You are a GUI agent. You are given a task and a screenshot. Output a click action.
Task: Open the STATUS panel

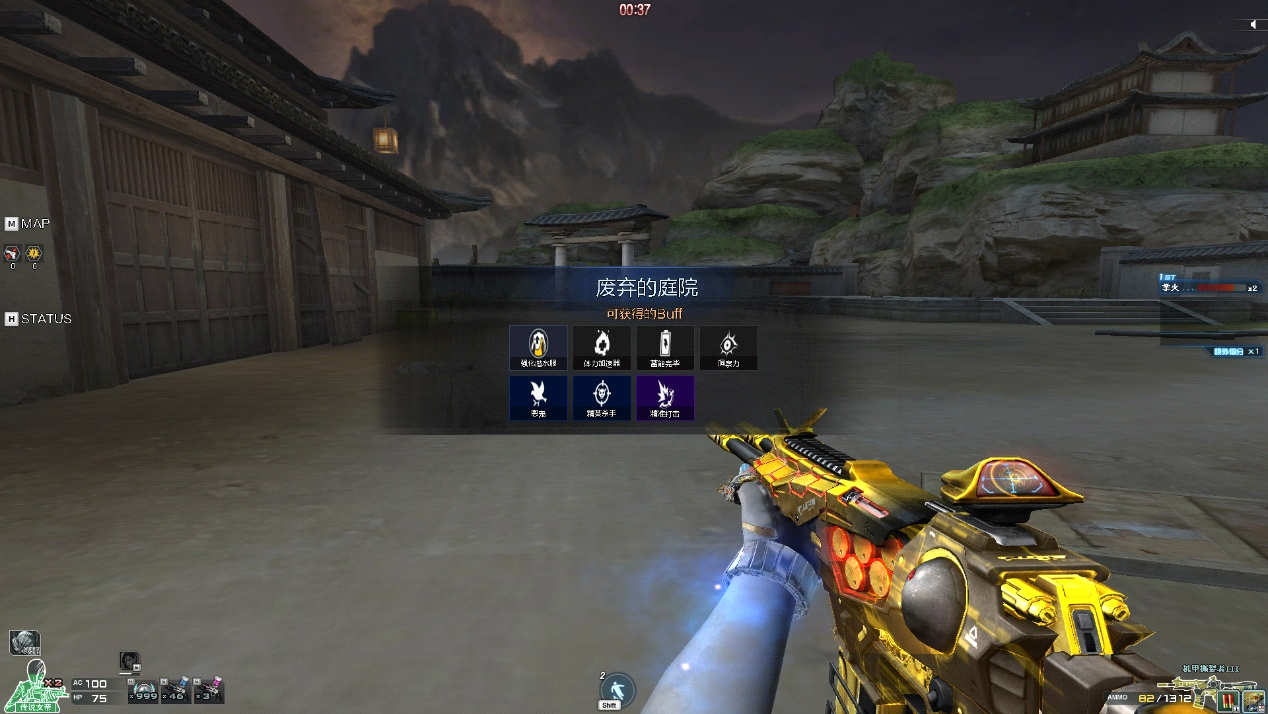(x=39, y=319)
